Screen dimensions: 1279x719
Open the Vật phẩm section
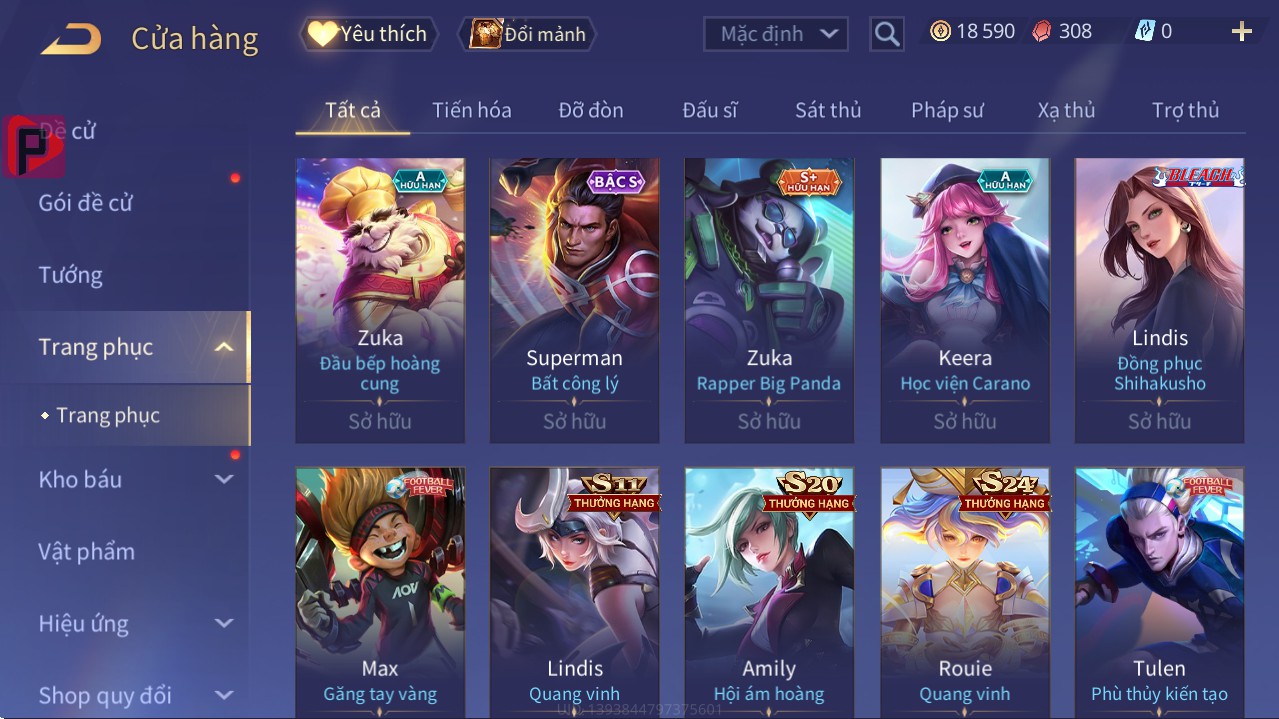[x=87, y=551]
